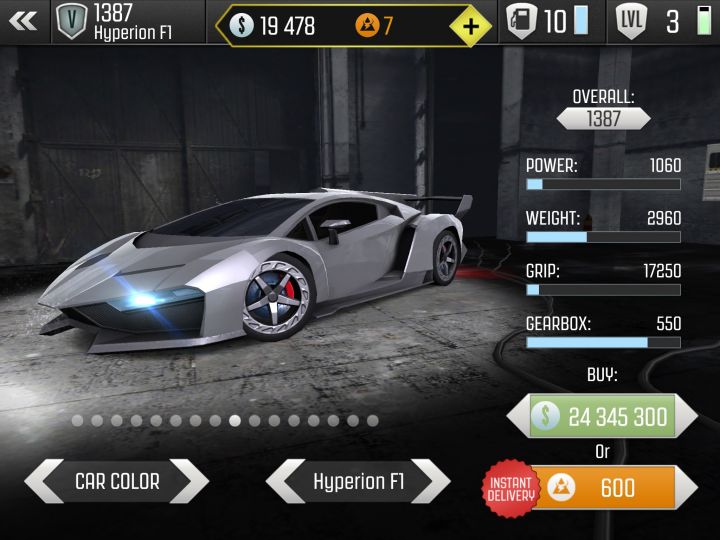Show the car after Hyperion F1

(x=431, y=482)
